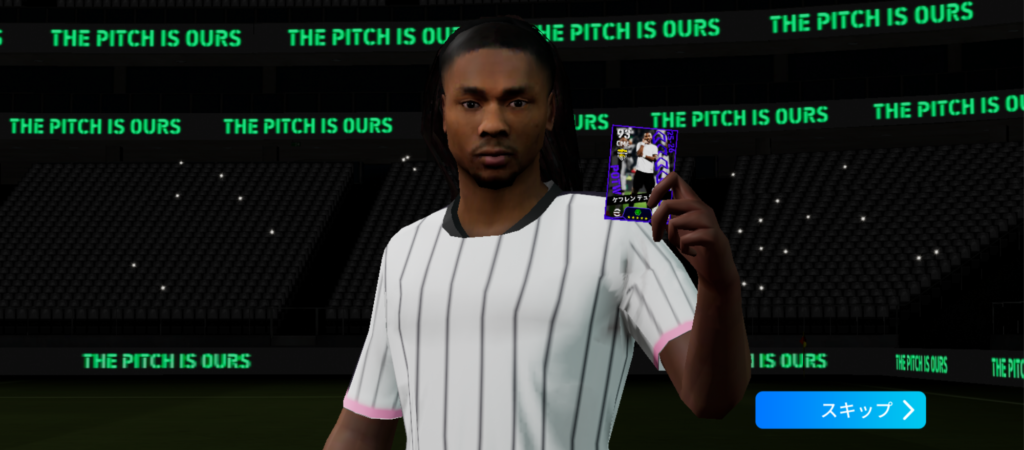
Task: Skip the card reveal with スキップ
Action: coord(840,410)
